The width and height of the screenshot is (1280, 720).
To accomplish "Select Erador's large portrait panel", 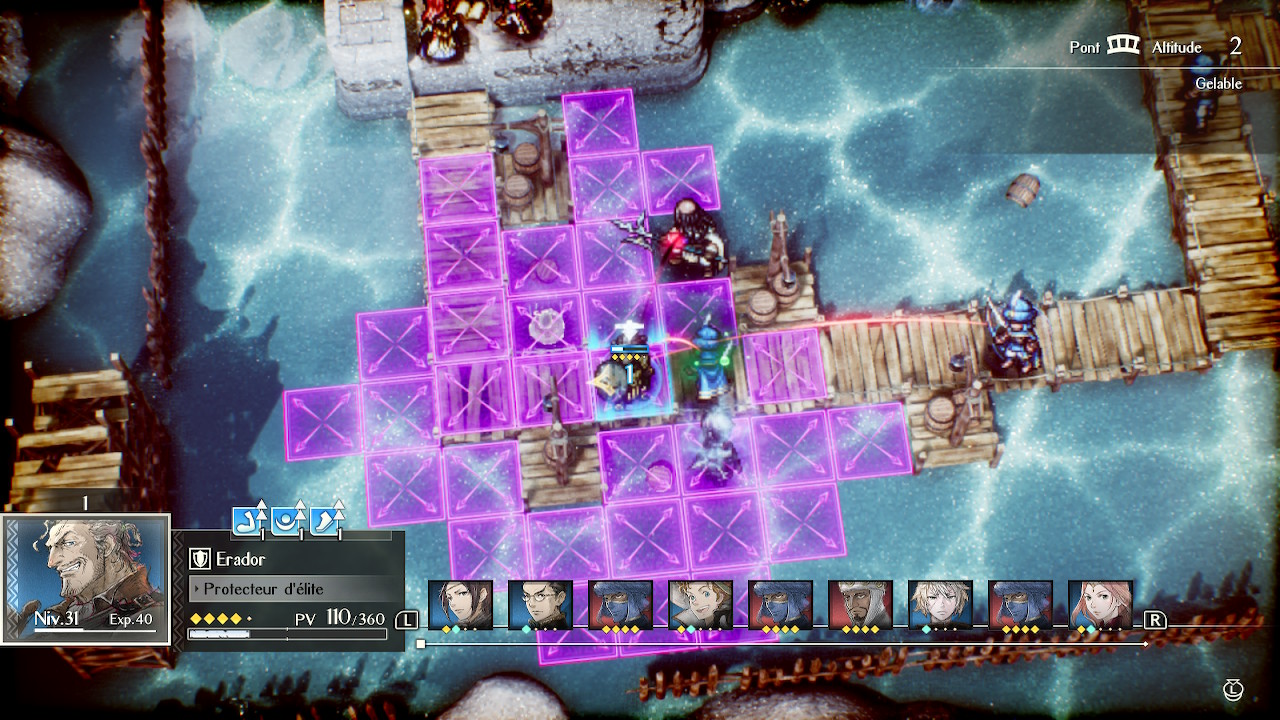I will [86, 580].
